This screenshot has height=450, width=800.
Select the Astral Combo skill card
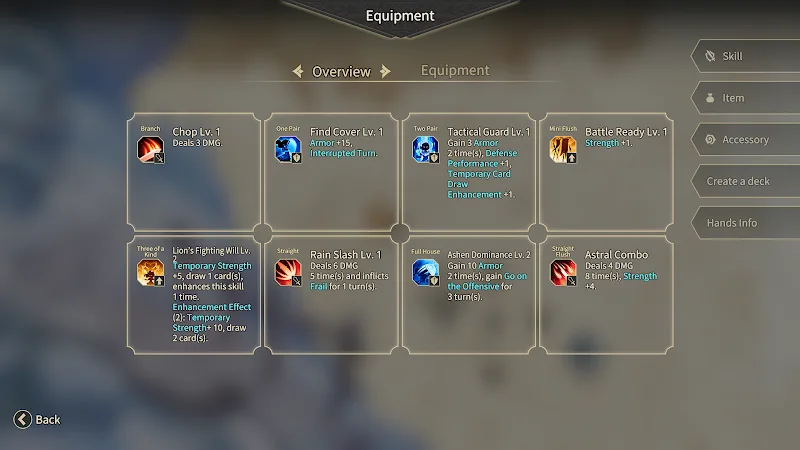pos(606,295)
